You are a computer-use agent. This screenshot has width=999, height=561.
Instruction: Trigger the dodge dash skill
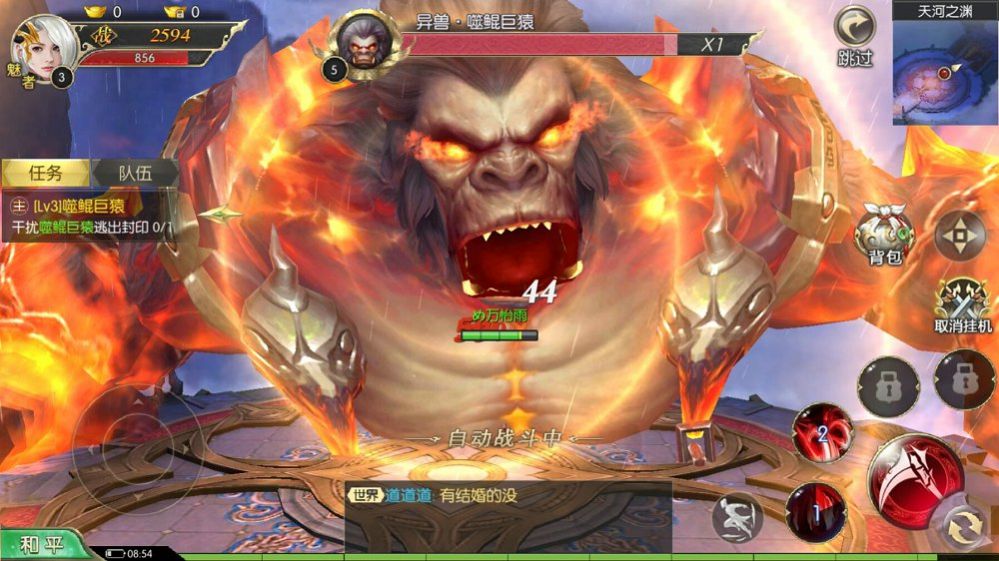(738, 518)
